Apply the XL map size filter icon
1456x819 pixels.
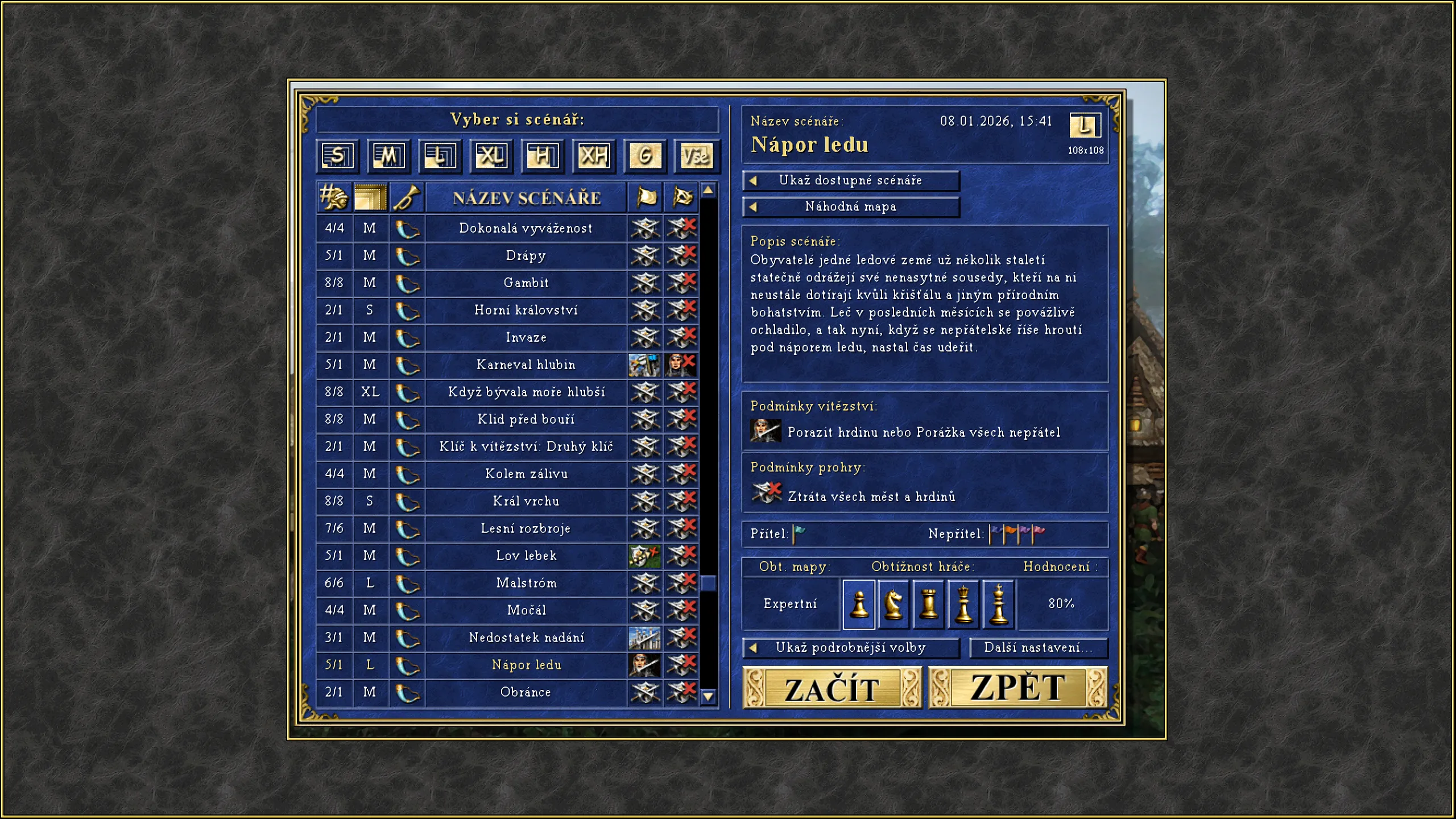point(491,156)
